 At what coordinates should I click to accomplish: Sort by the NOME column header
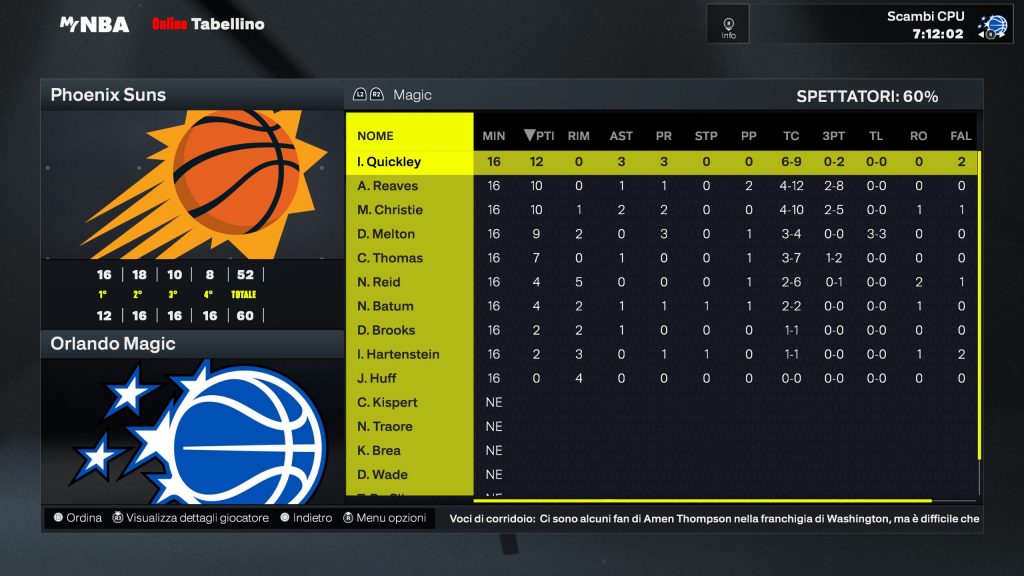tap(376, 136)
